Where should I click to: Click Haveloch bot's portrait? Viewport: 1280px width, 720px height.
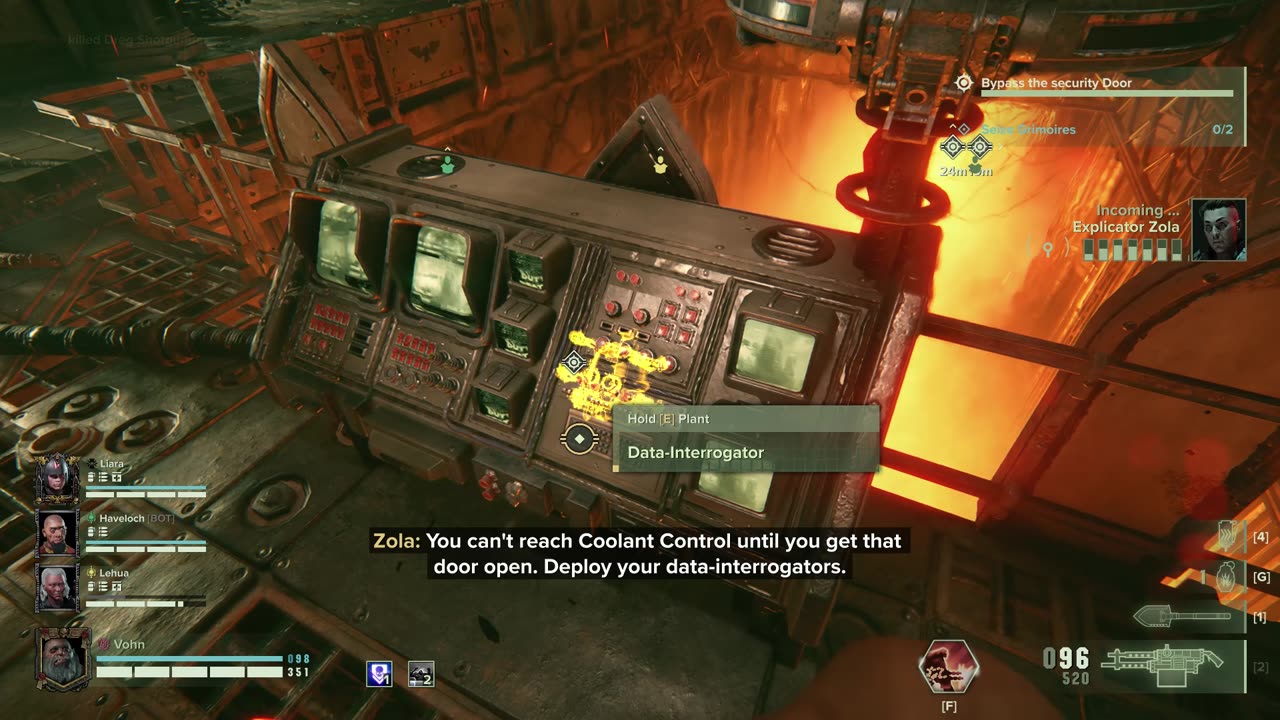point(57,532)
